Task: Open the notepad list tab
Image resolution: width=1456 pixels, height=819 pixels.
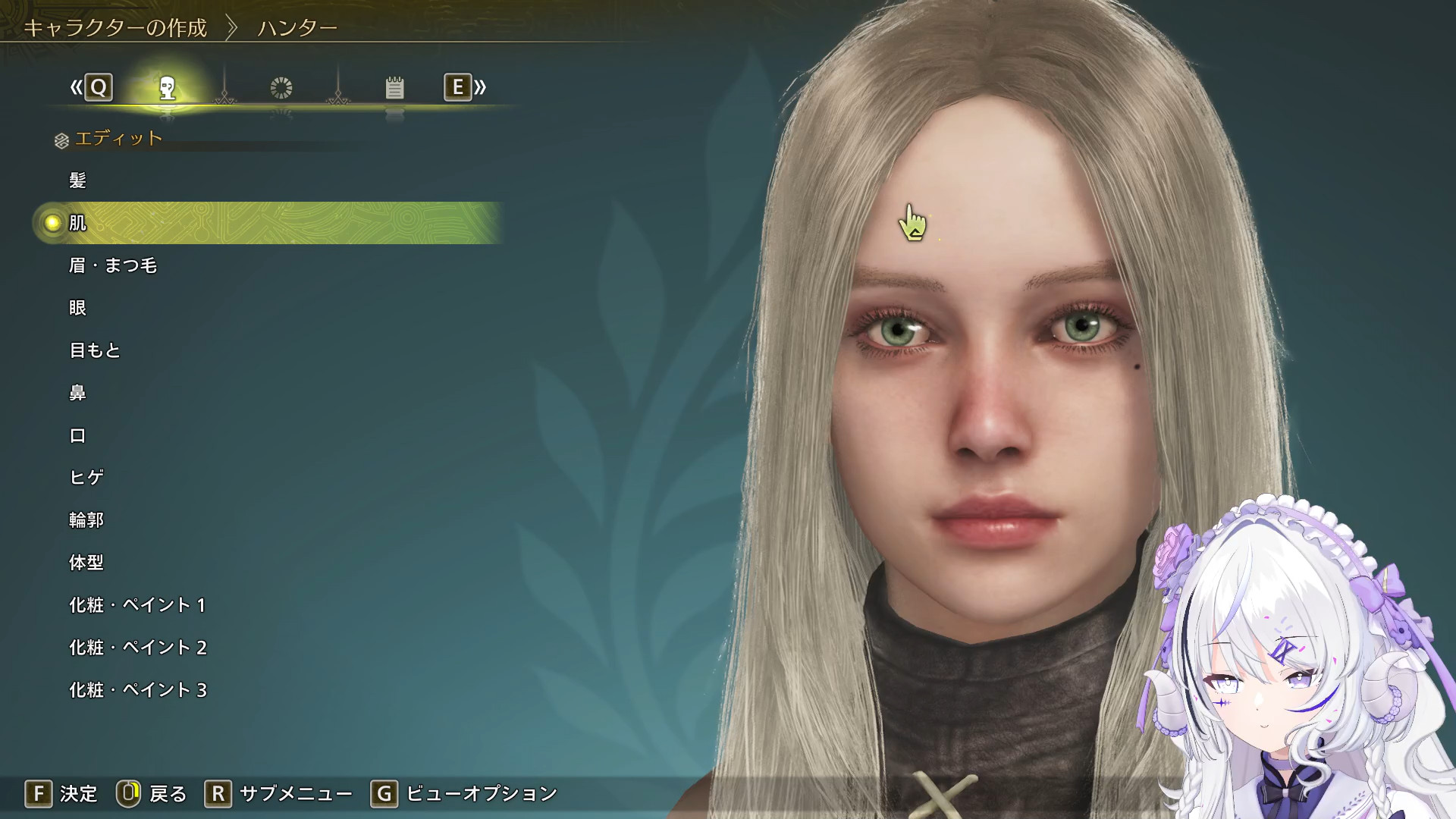Action: [394, 88]
